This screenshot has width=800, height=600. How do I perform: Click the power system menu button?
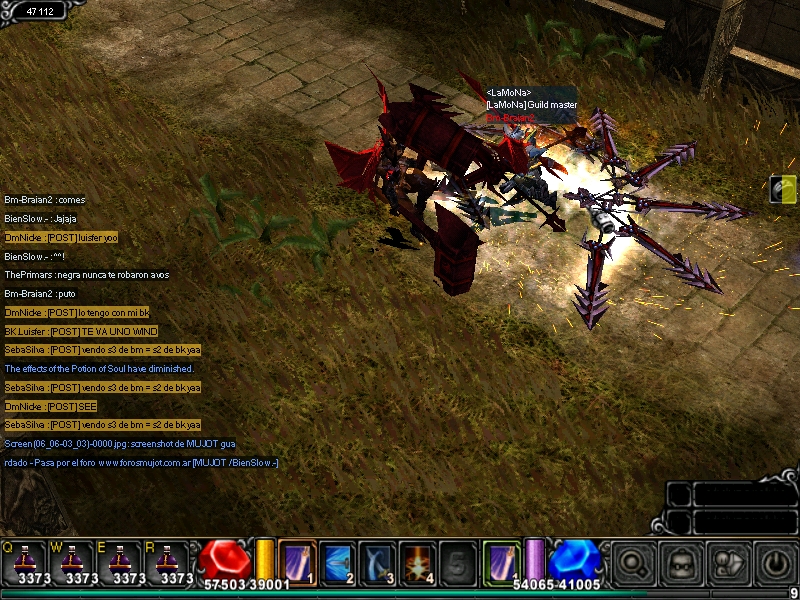[x=775, y=562]
